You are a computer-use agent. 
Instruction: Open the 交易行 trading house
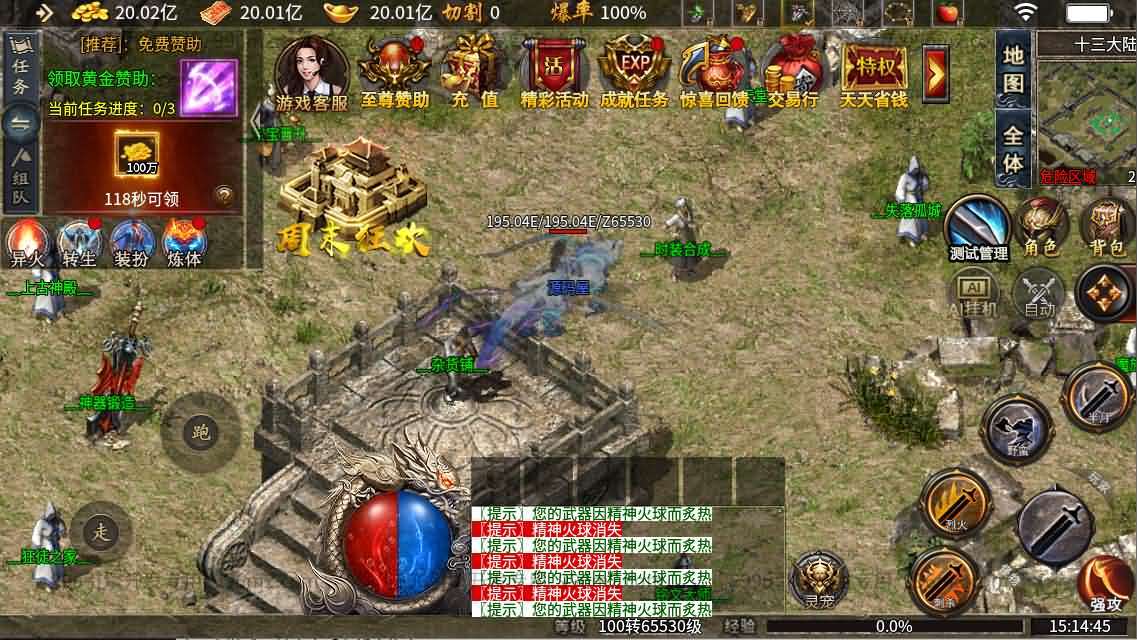click(x=794, y=72)
